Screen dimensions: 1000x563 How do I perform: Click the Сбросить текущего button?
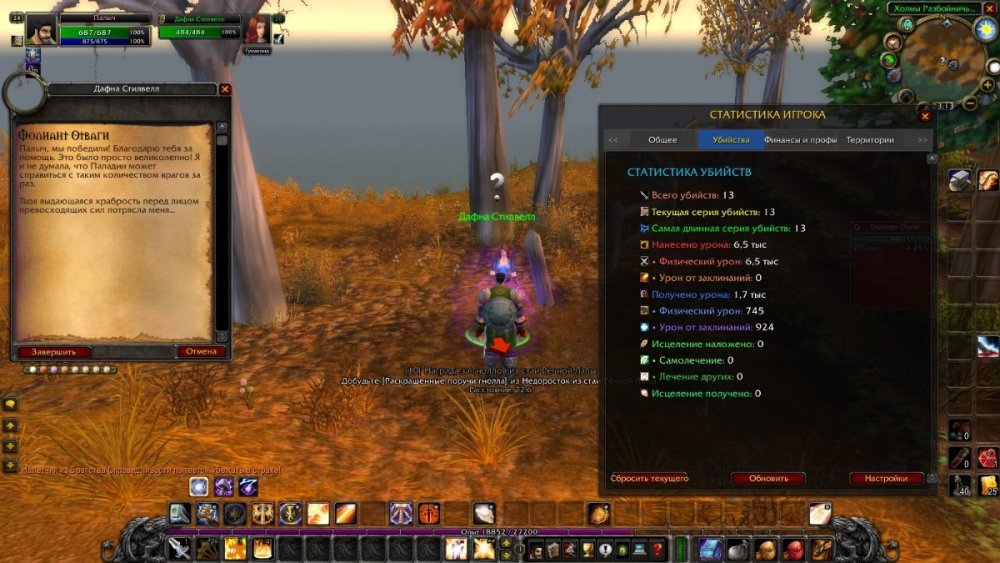tap(650, 478)
